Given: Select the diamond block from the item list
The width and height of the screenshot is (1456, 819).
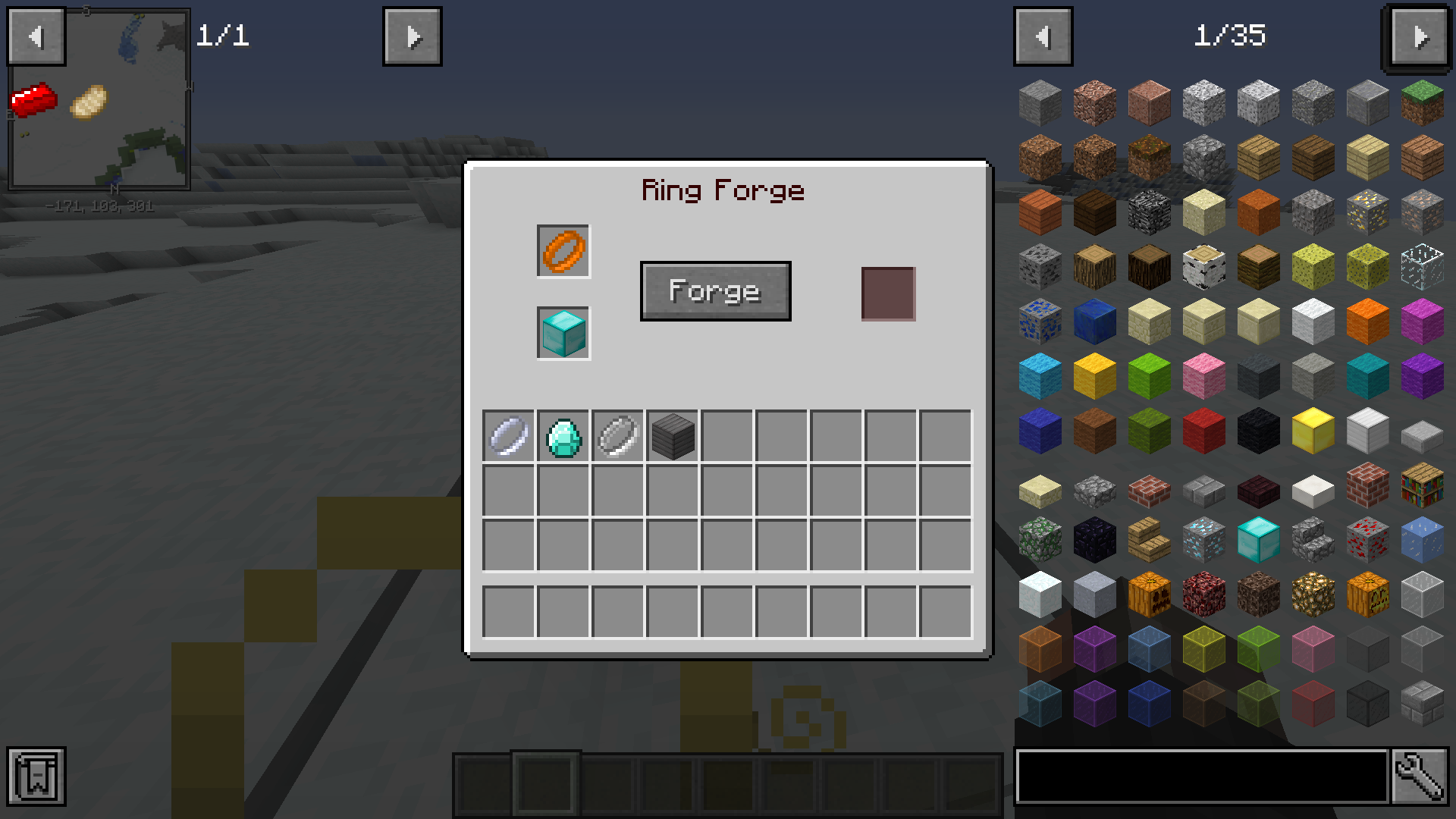Looking at the screenshot, I should click(1257, 540).
